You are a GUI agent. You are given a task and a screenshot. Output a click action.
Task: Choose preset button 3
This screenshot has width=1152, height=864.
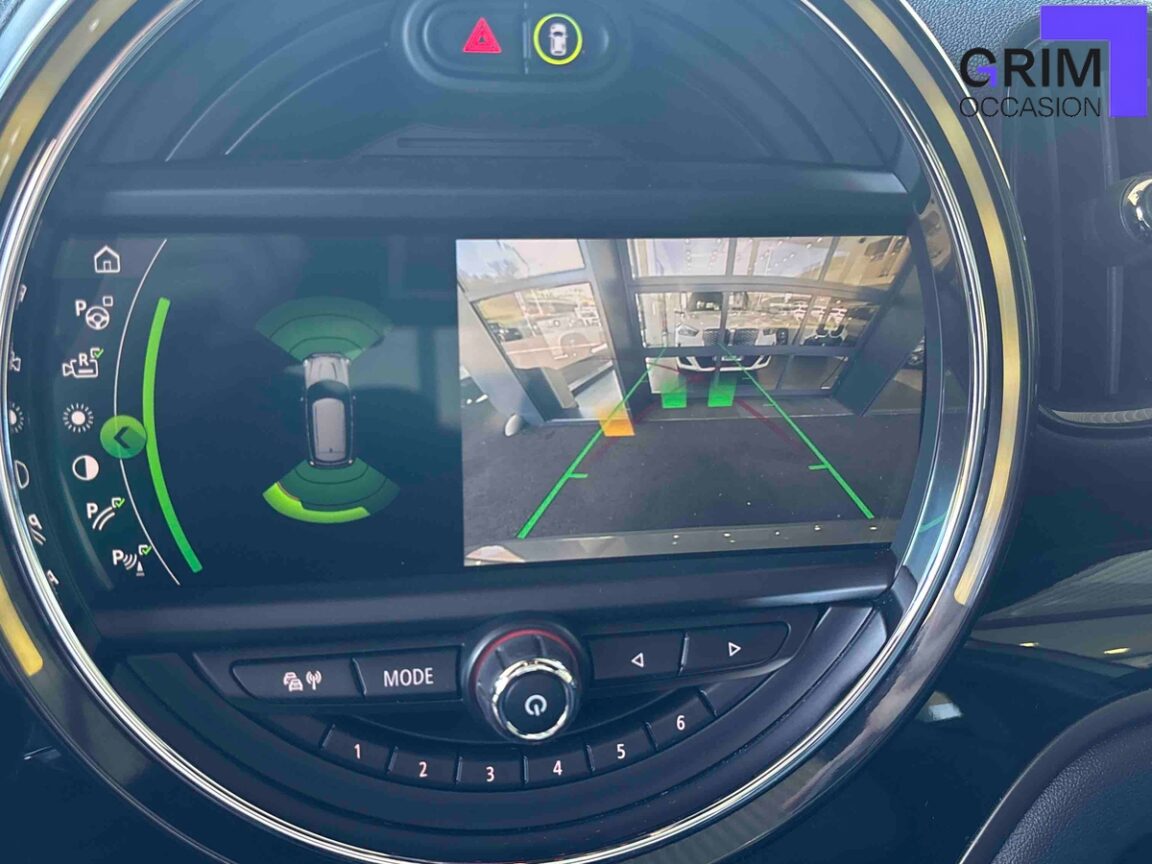[x=489, y=773]
